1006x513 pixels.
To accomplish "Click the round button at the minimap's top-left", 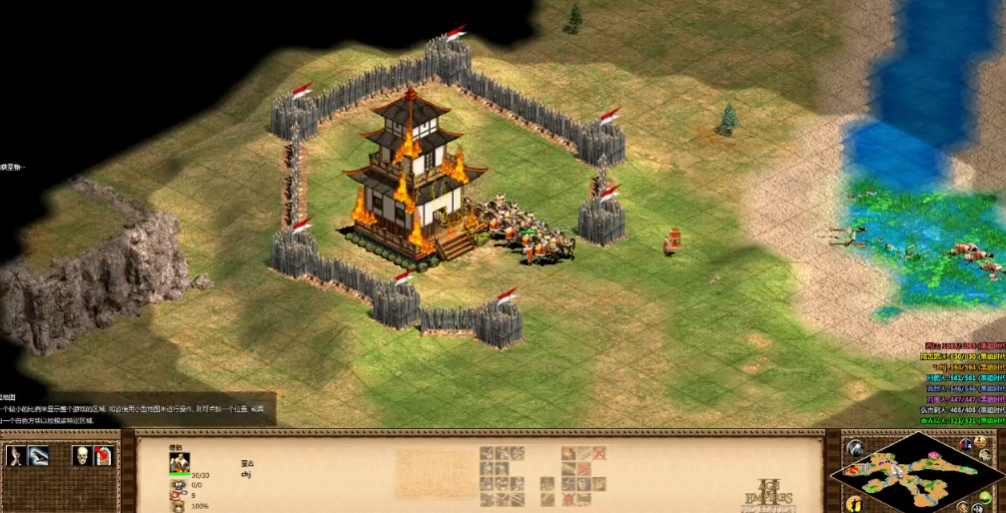I will [x=856, y=447].
